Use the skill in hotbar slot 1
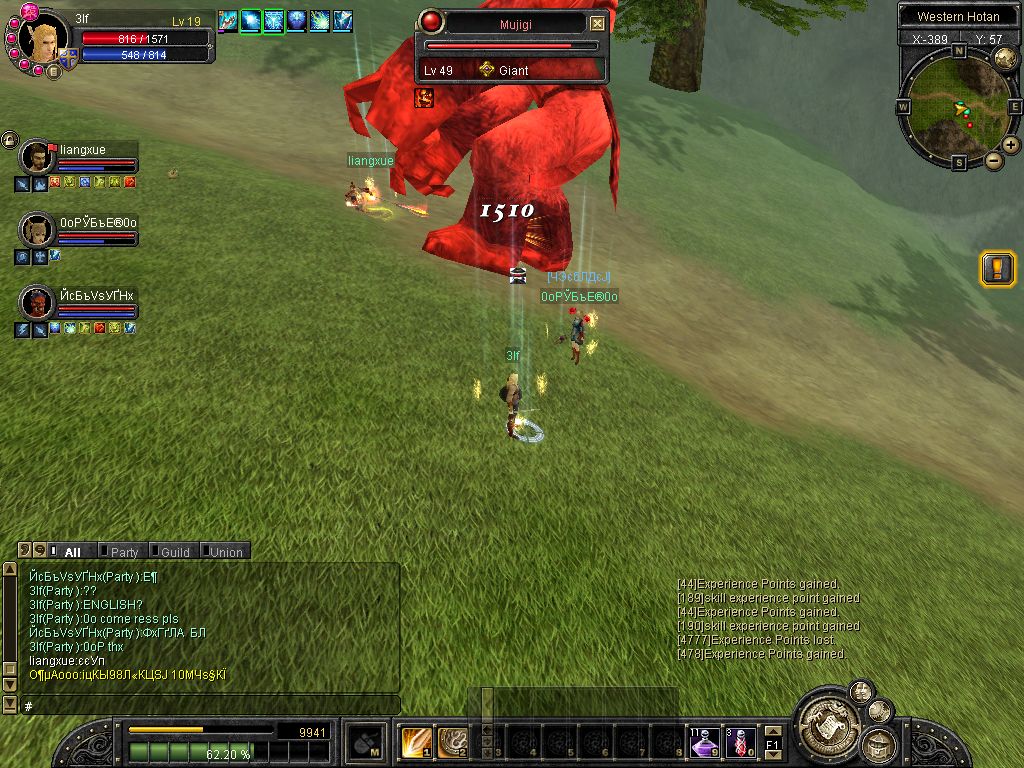Screen dimensions: 1024x768 tap(416, 742)
